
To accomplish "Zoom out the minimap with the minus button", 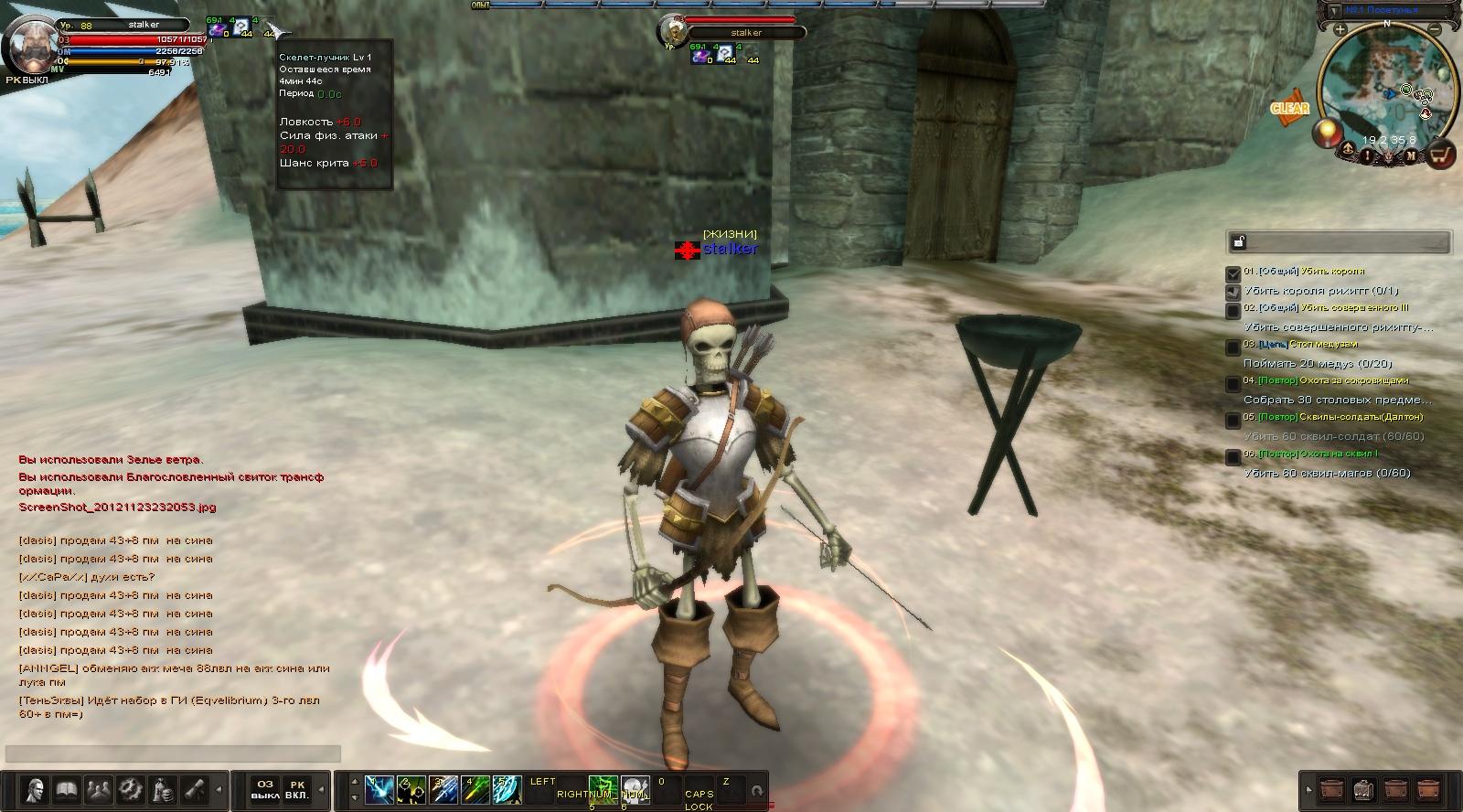I will coord(1437,30).
